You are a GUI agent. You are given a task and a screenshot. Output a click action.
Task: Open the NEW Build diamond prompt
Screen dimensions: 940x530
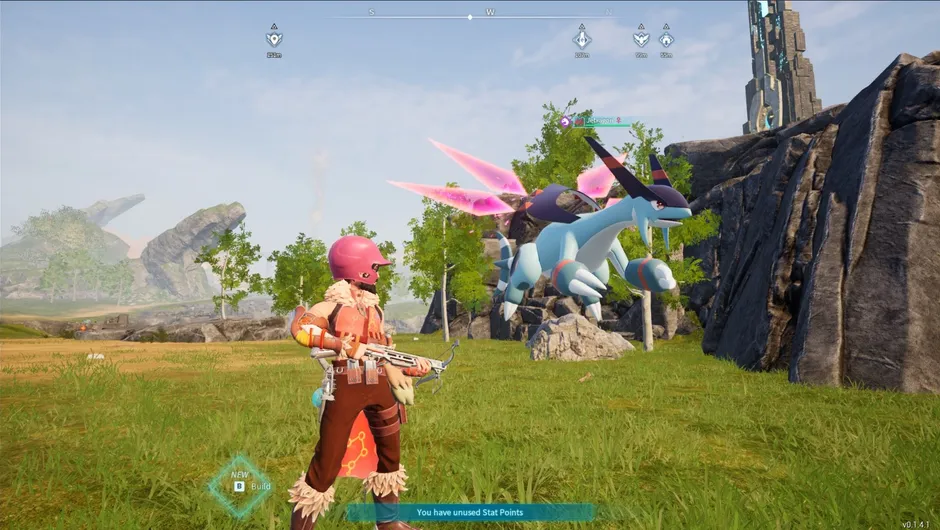point(240,485)
